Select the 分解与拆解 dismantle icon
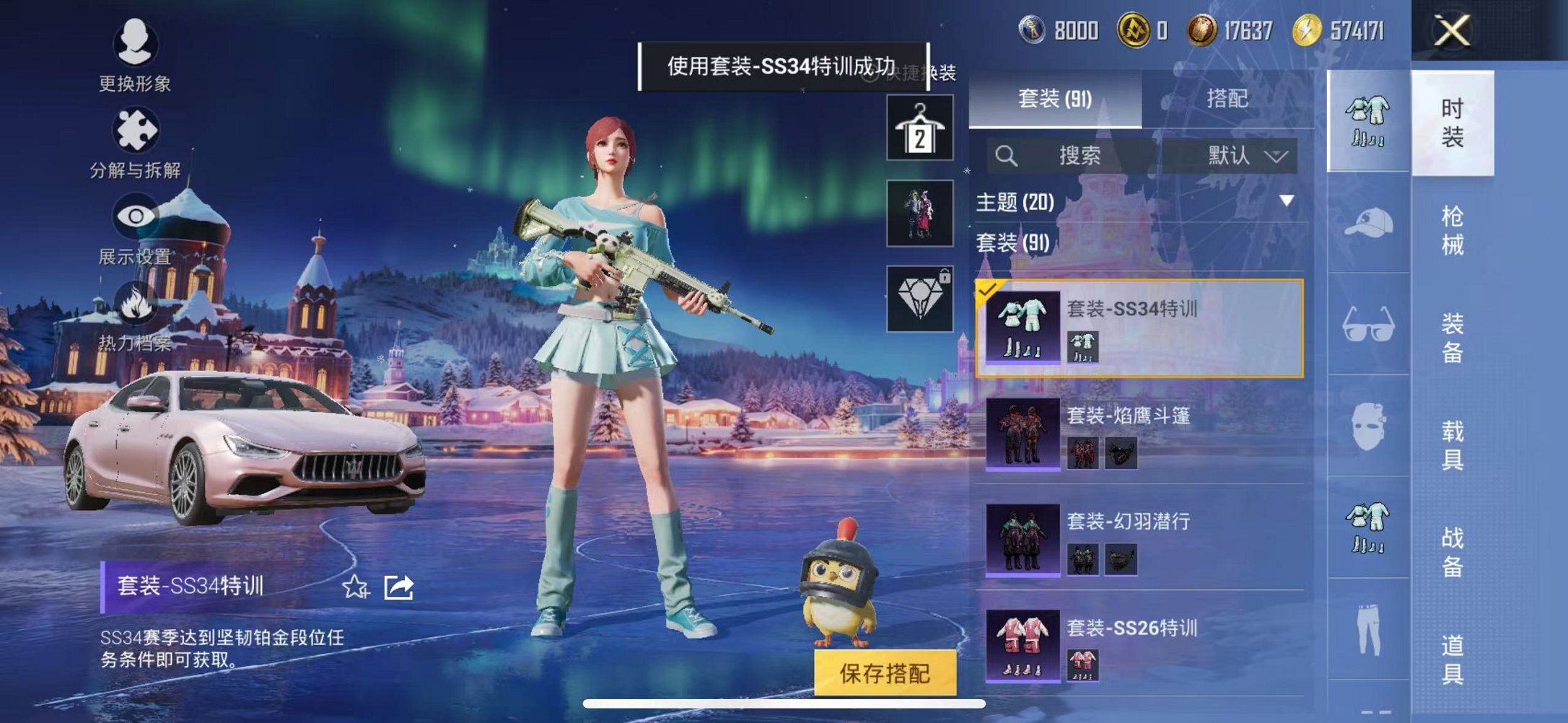Screen dimensions: 1568x723 click(x=136, y=133)
